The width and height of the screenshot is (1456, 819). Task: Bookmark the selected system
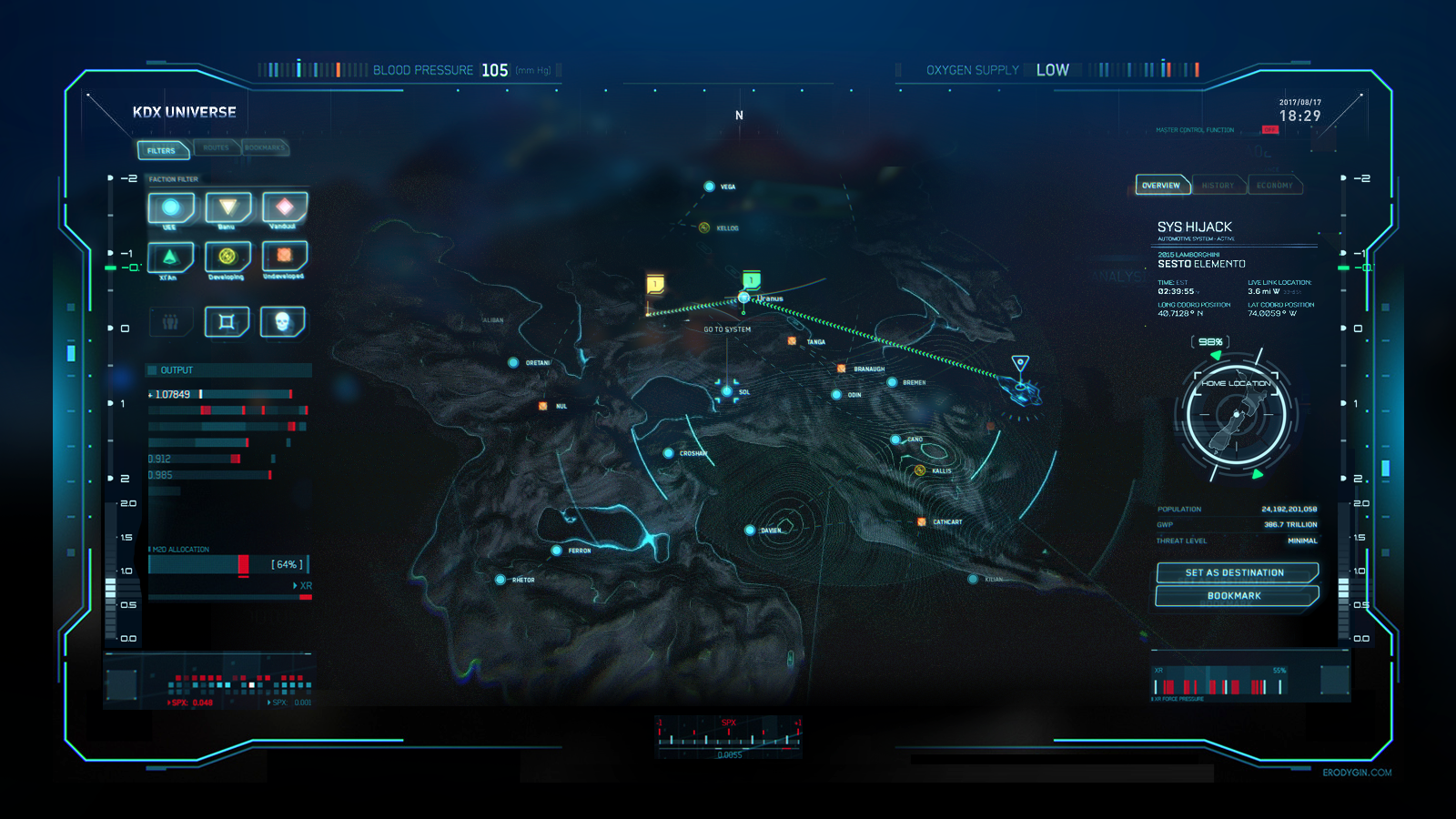click(1235, 596)
